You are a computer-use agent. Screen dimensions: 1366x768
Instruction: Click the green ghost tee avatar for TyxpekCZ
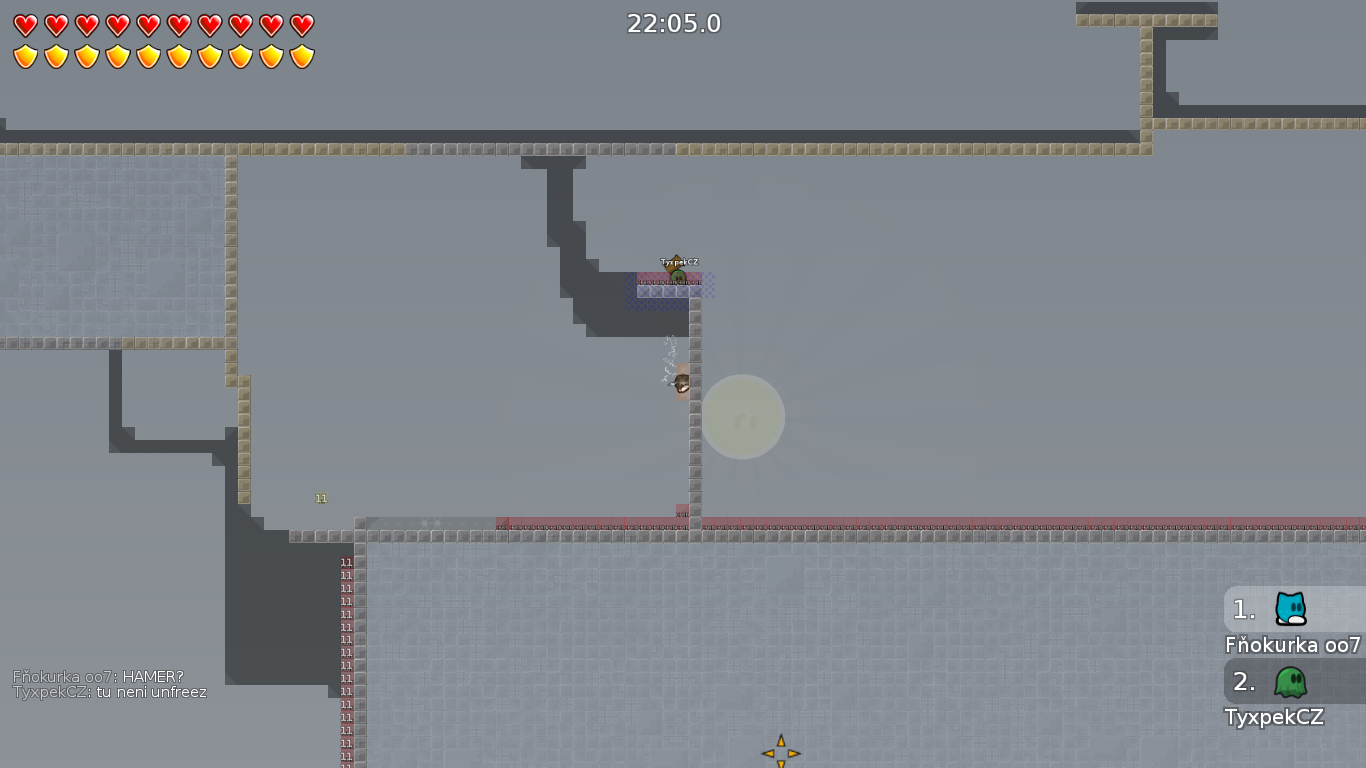1289,682
